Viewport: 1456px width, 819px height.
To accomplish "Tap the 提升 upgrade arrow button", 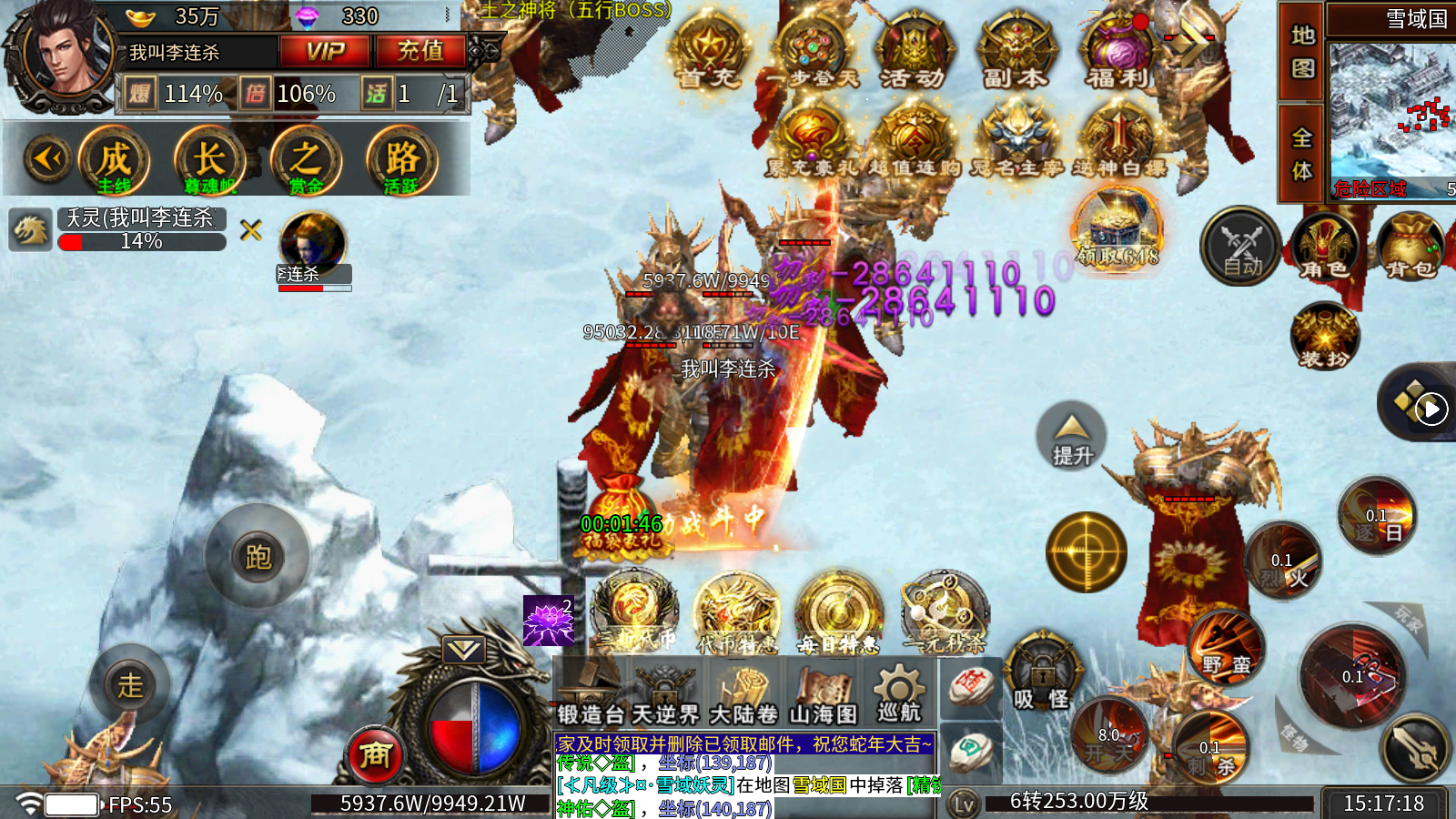I will [x=1072, y=435].
